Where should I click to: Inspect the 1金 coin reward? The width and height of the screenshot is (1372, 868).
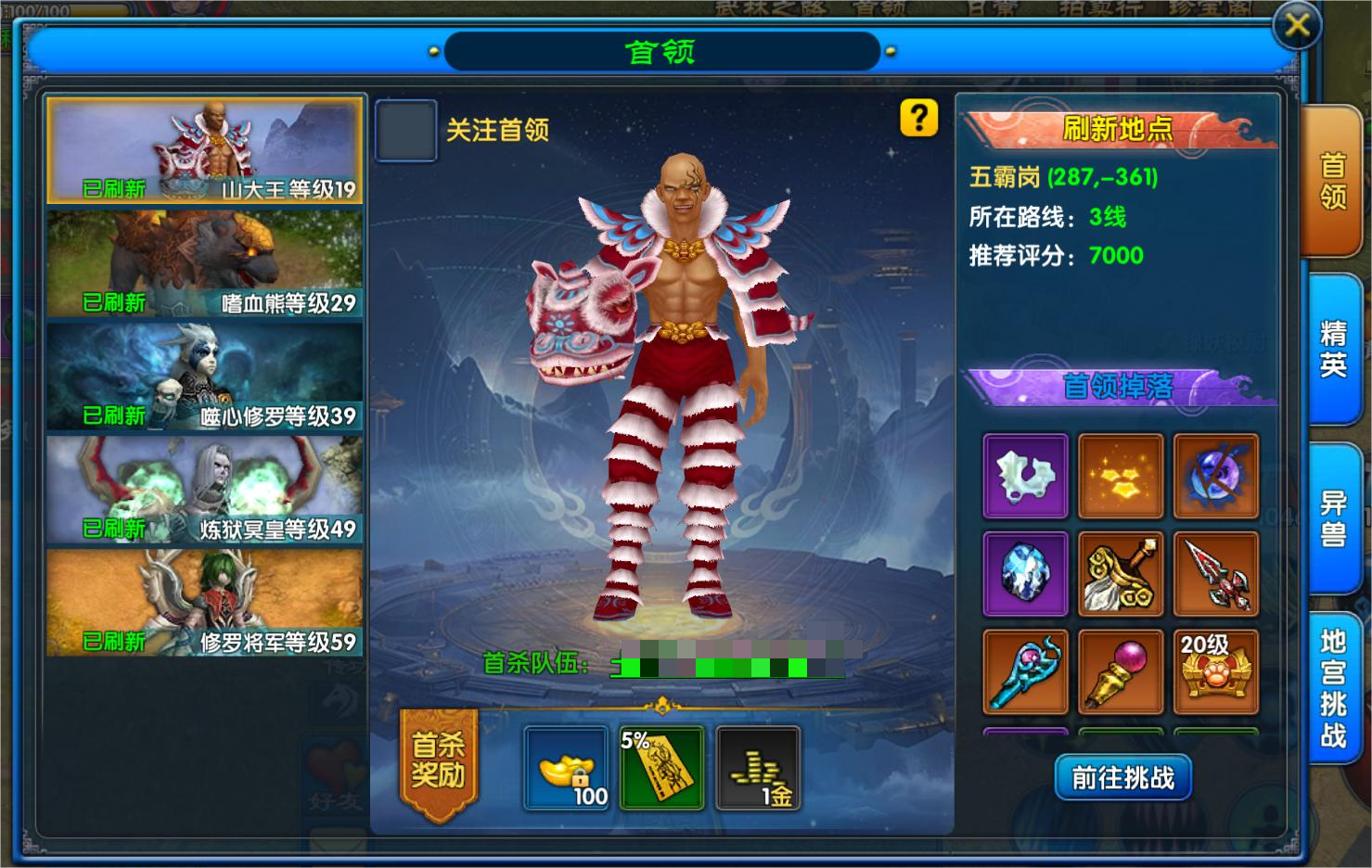coord(758,769)
